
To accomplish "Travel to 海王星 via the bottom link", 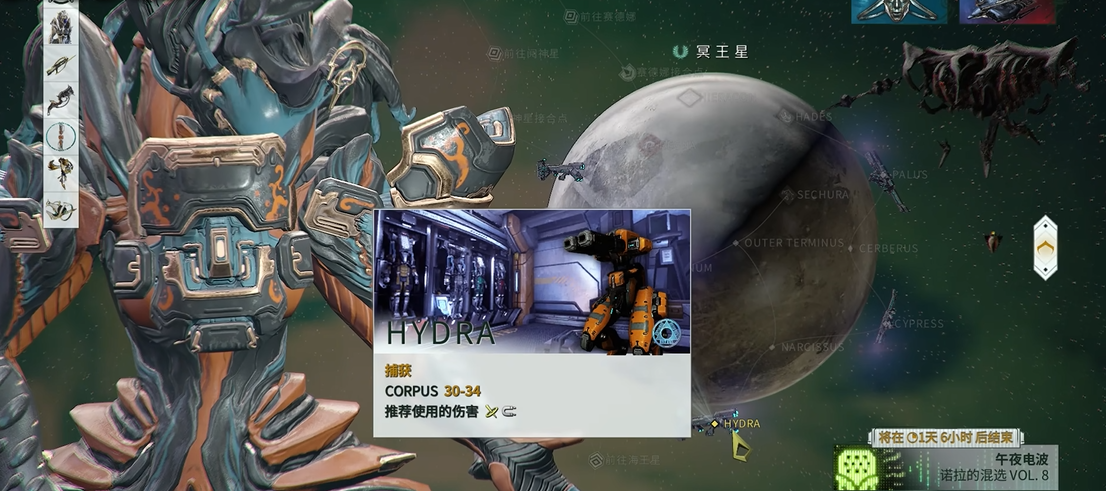I will (x=632, y=460).
